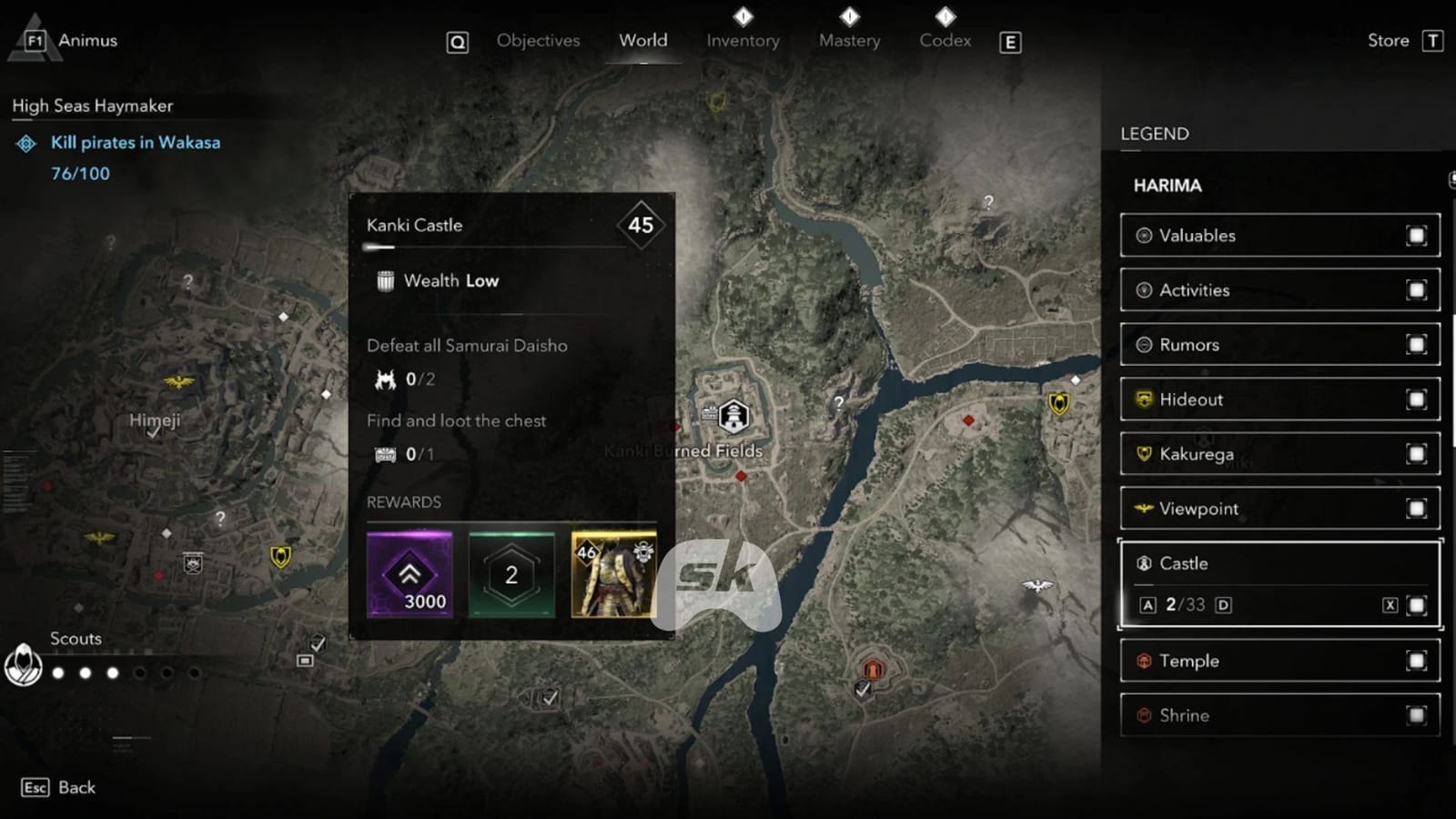Click the Kakurega shield icon in the legend
This screenshot has width=1456, height=819.
pos(1144,453)
